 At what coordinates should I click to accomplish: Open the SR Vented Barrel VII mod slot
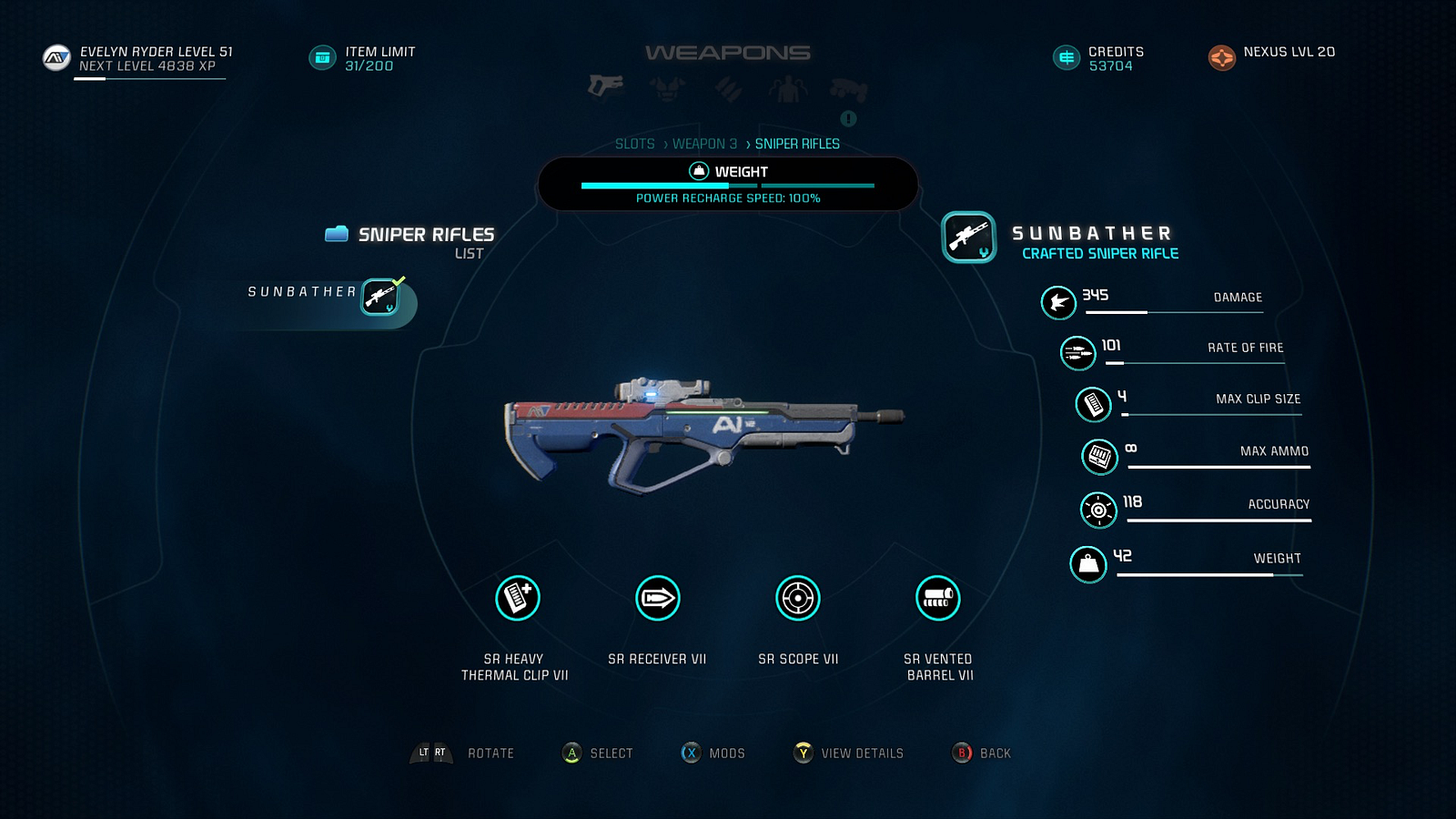coord(938,599)
